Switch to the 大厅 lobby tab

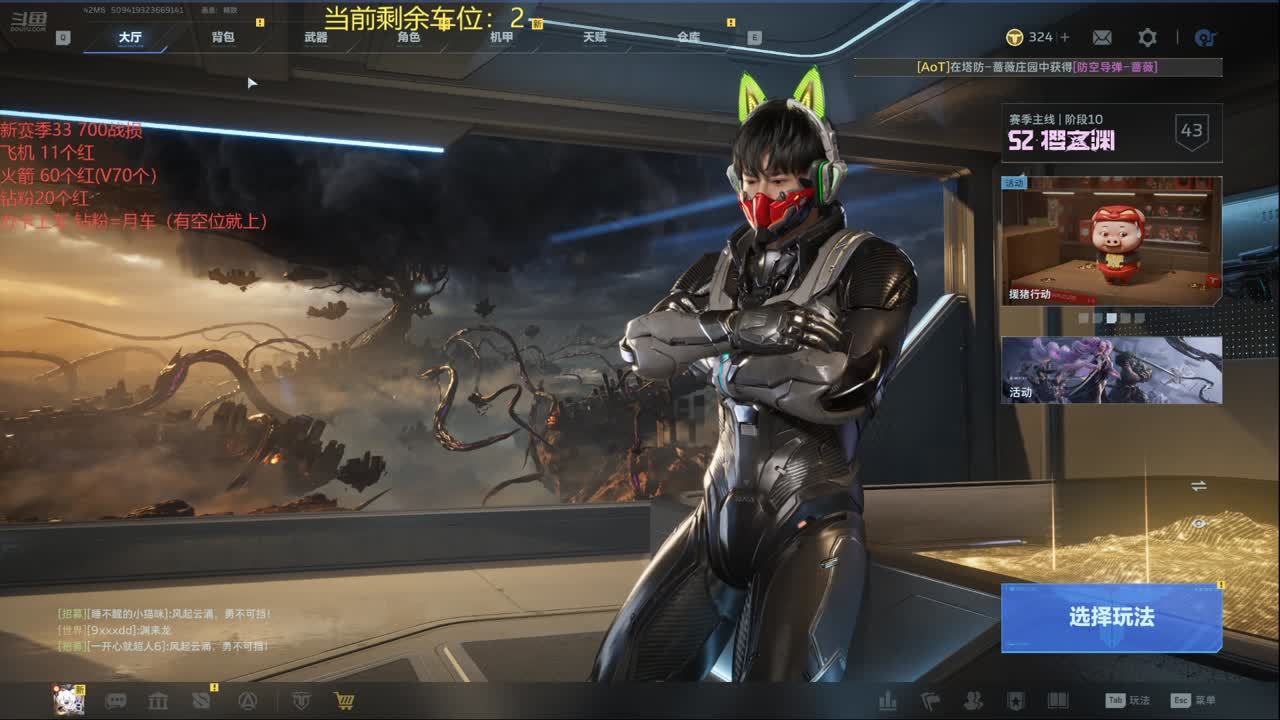click(130, 38)
